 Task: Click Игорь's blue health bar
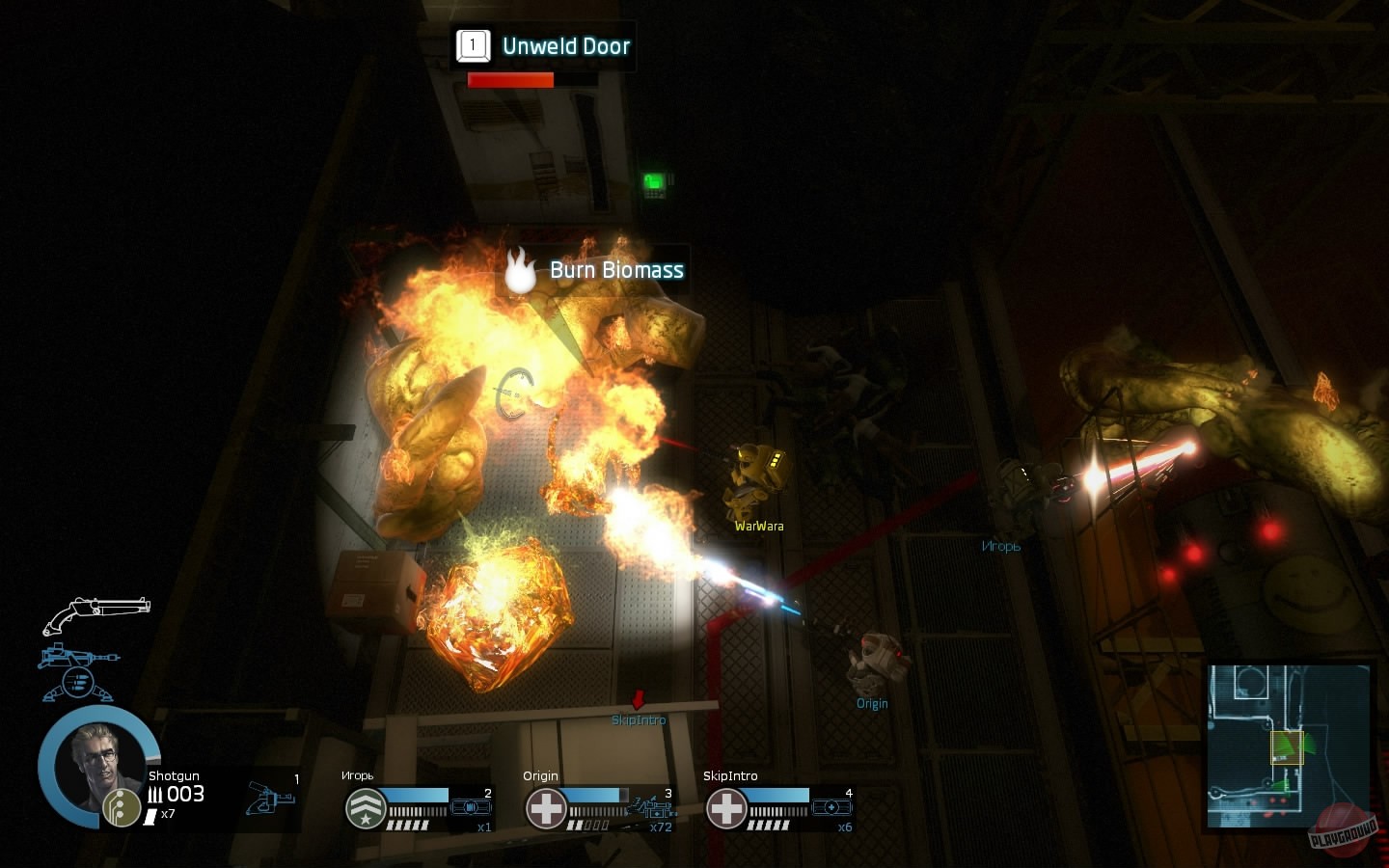pos(417,795)
